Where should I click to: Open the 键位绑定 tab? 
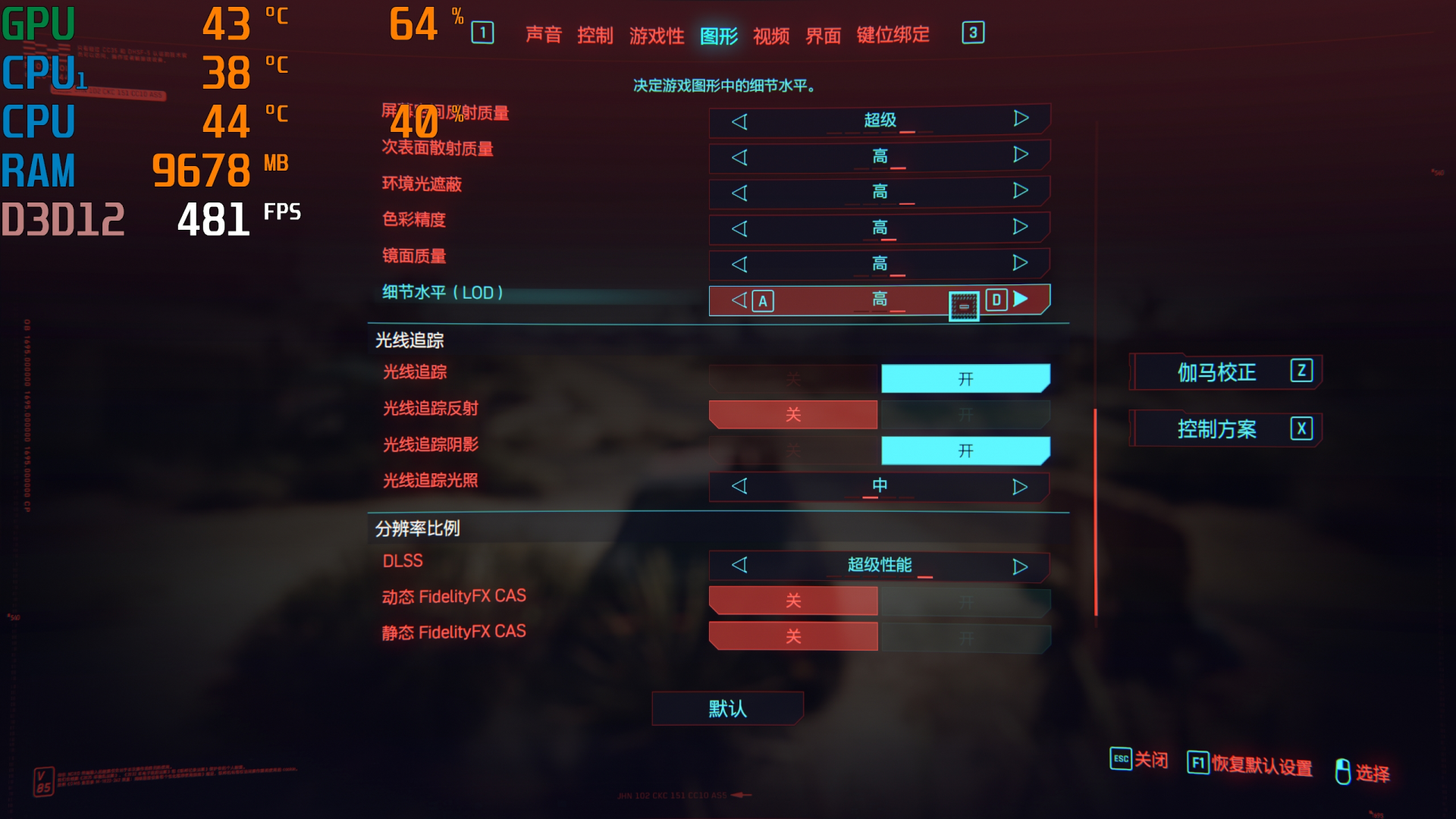(891, 35)
